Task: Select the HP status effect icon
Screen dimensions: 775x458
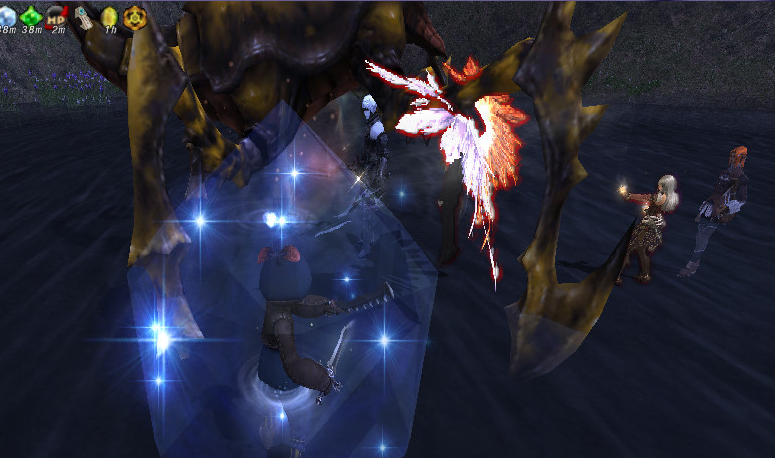Action: [x=57, y=14]
